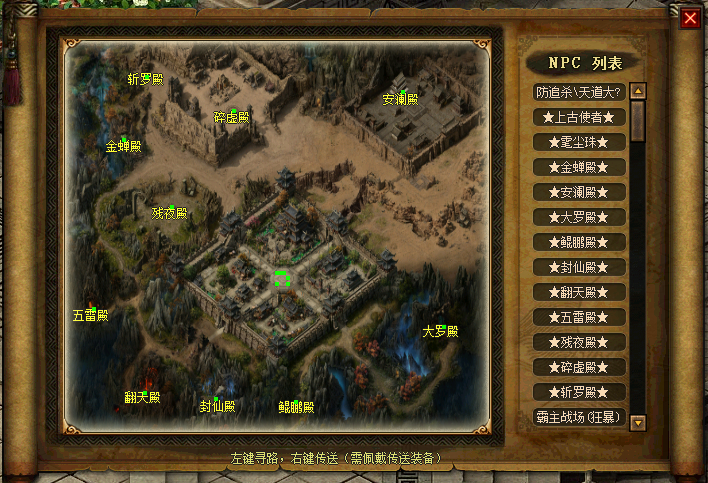Open 霸主战场 (狂暴) list entry
708x483 pixels.
578,417
